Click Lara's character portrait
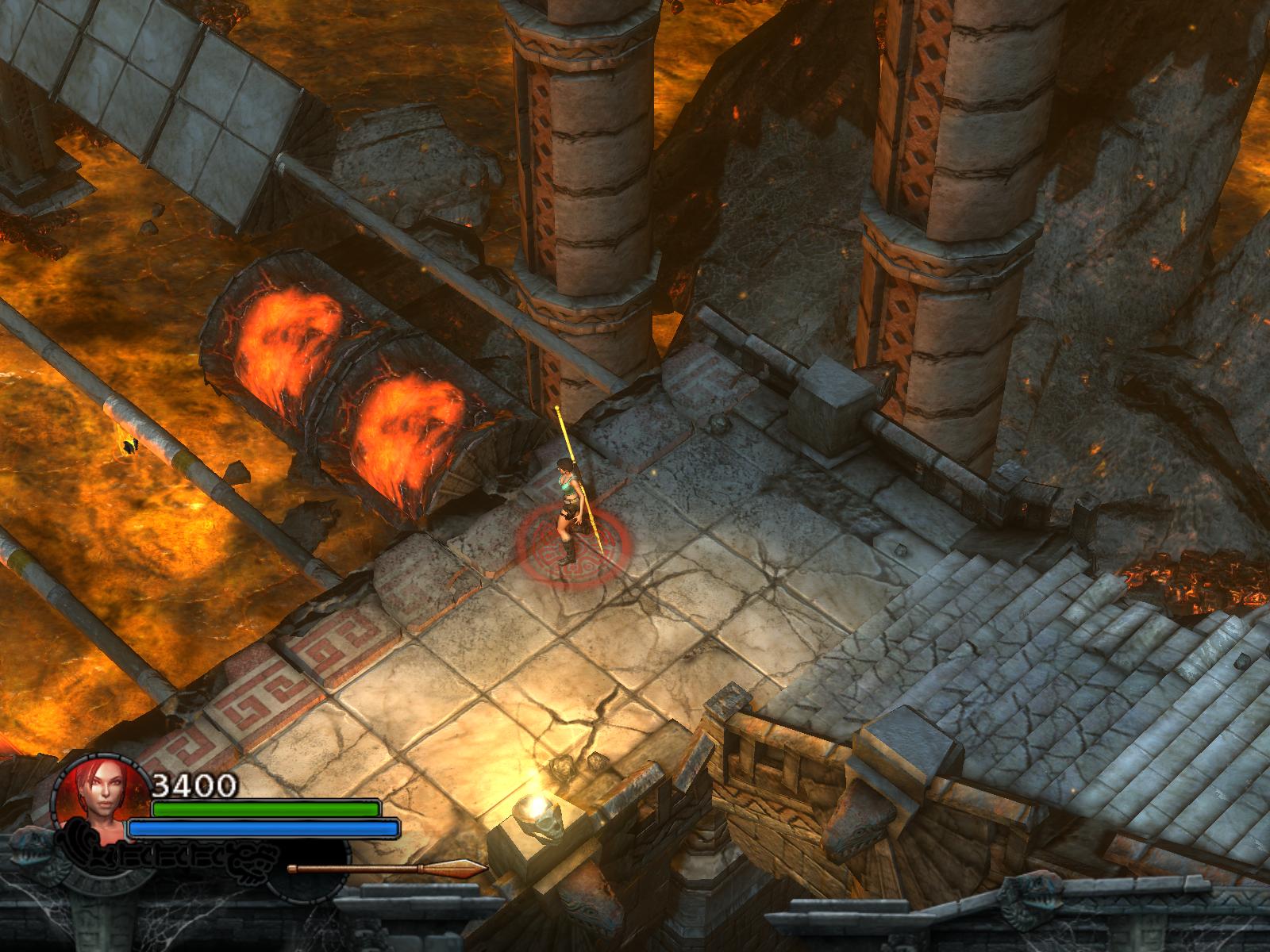The image size is (1270, 952). point(102,801)
